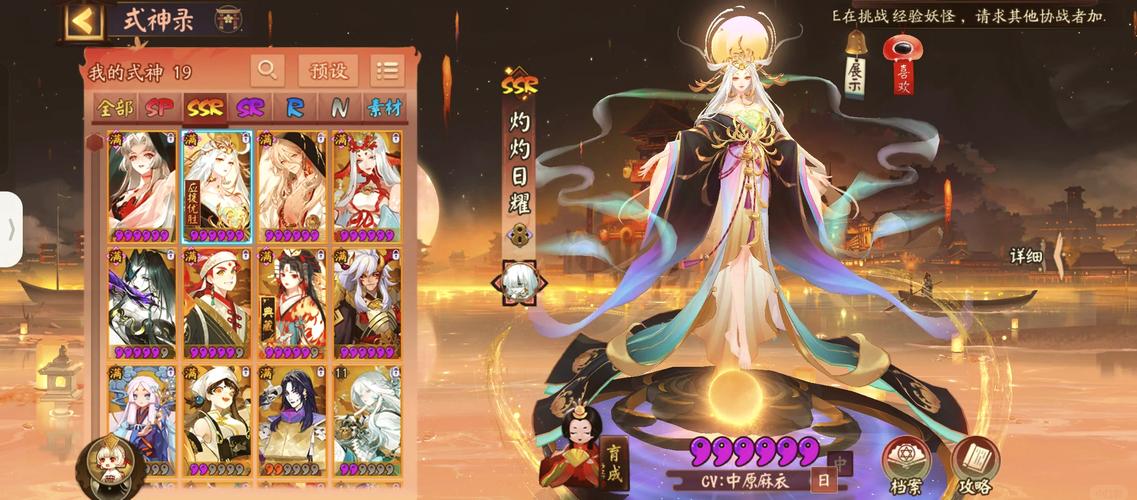Switch to the 全部 tab
This screenshot has height=500, width=1137.
pyautogui.click(x=115, y=108)
